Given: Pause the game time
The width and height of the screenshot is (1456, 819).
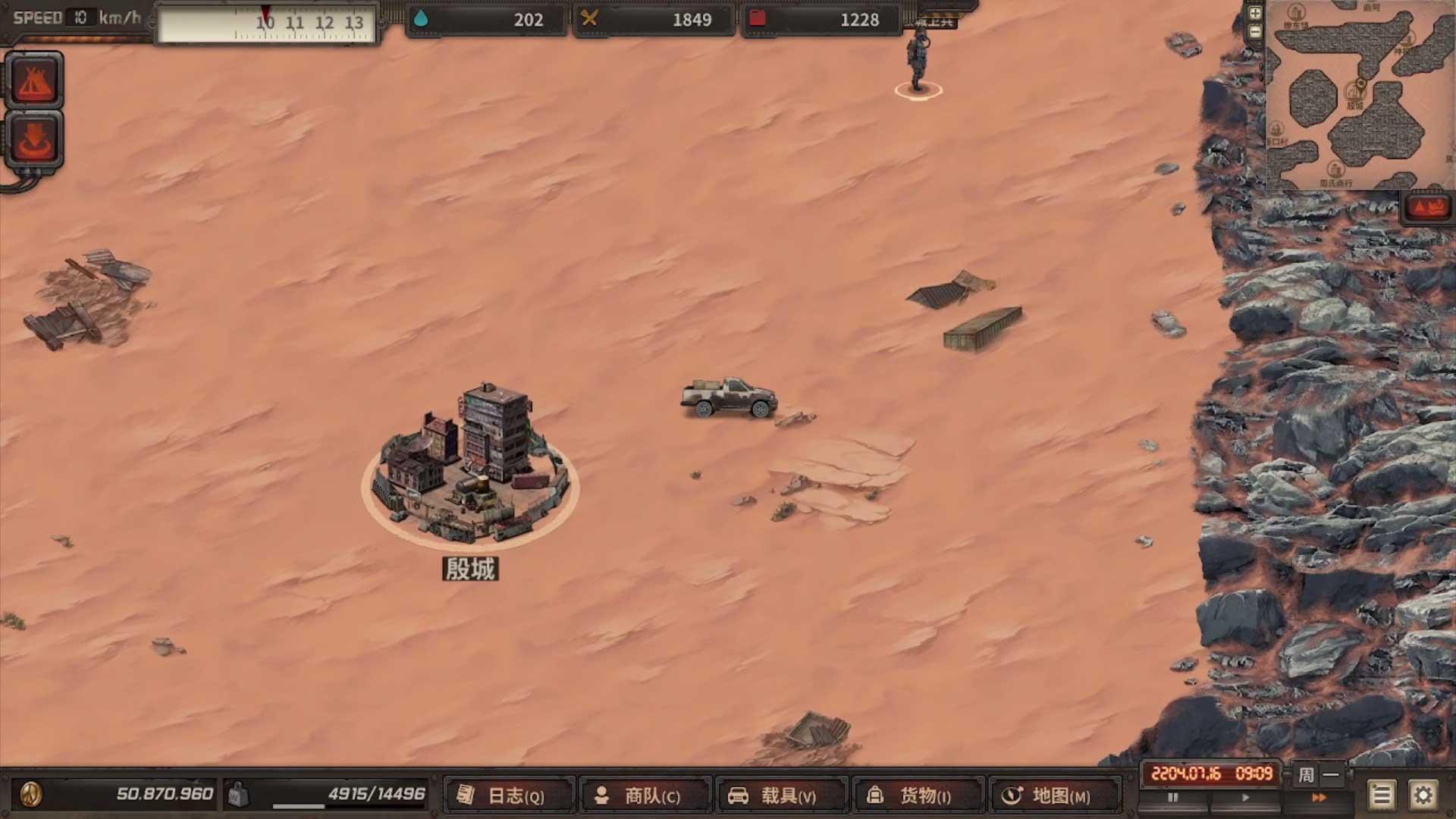Looking at the screenshot, I should [x=1173, y=798].
